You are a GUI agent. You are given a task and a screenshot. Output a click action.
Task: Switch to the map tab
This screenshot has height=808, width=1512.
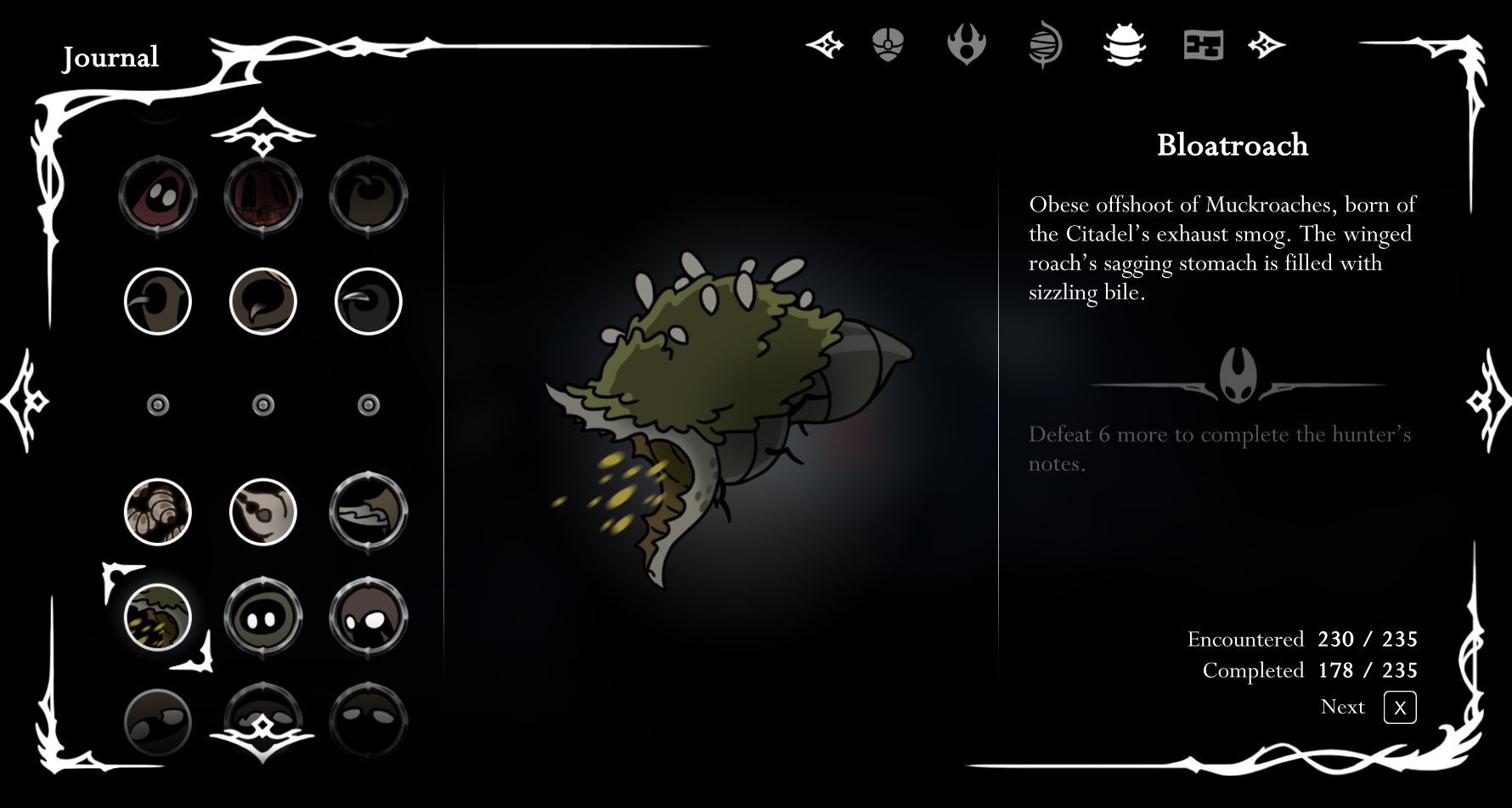(1203, 45)
